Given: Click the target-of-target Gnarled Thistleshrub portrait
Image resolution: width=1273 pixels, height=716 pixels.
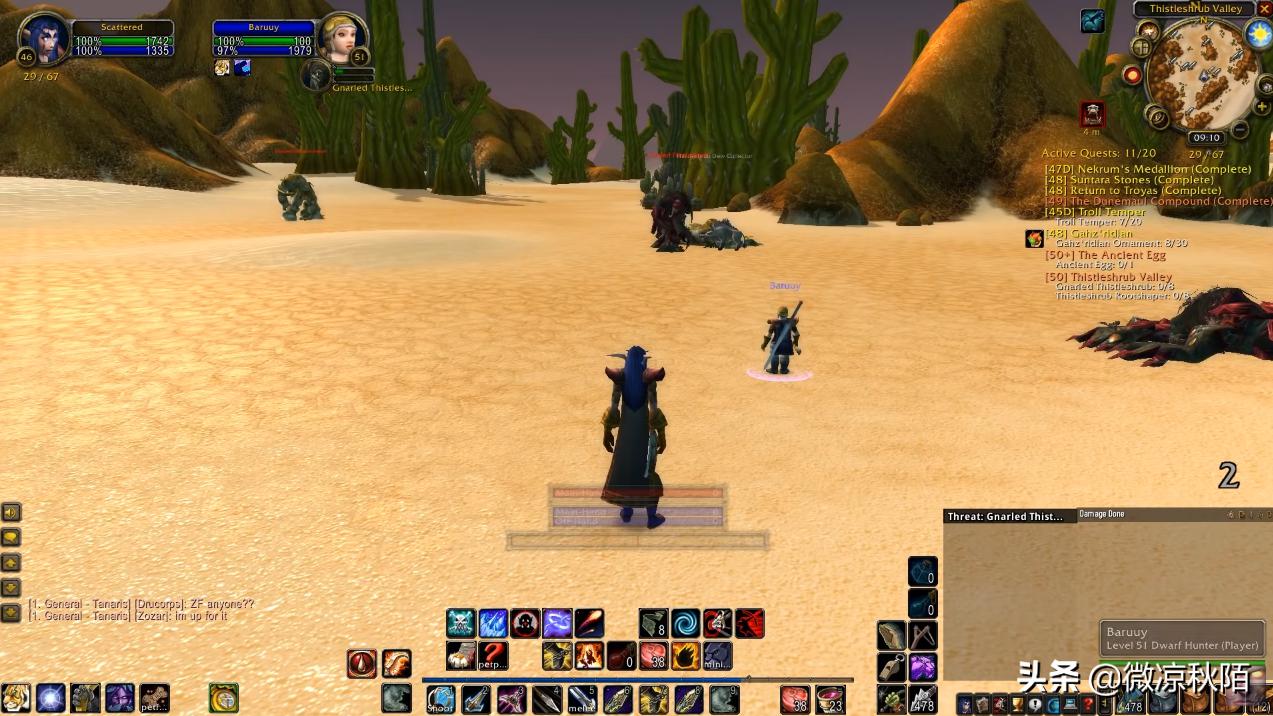Looking at the screenshot, I should pyautogui.click(x=317, y=74).
